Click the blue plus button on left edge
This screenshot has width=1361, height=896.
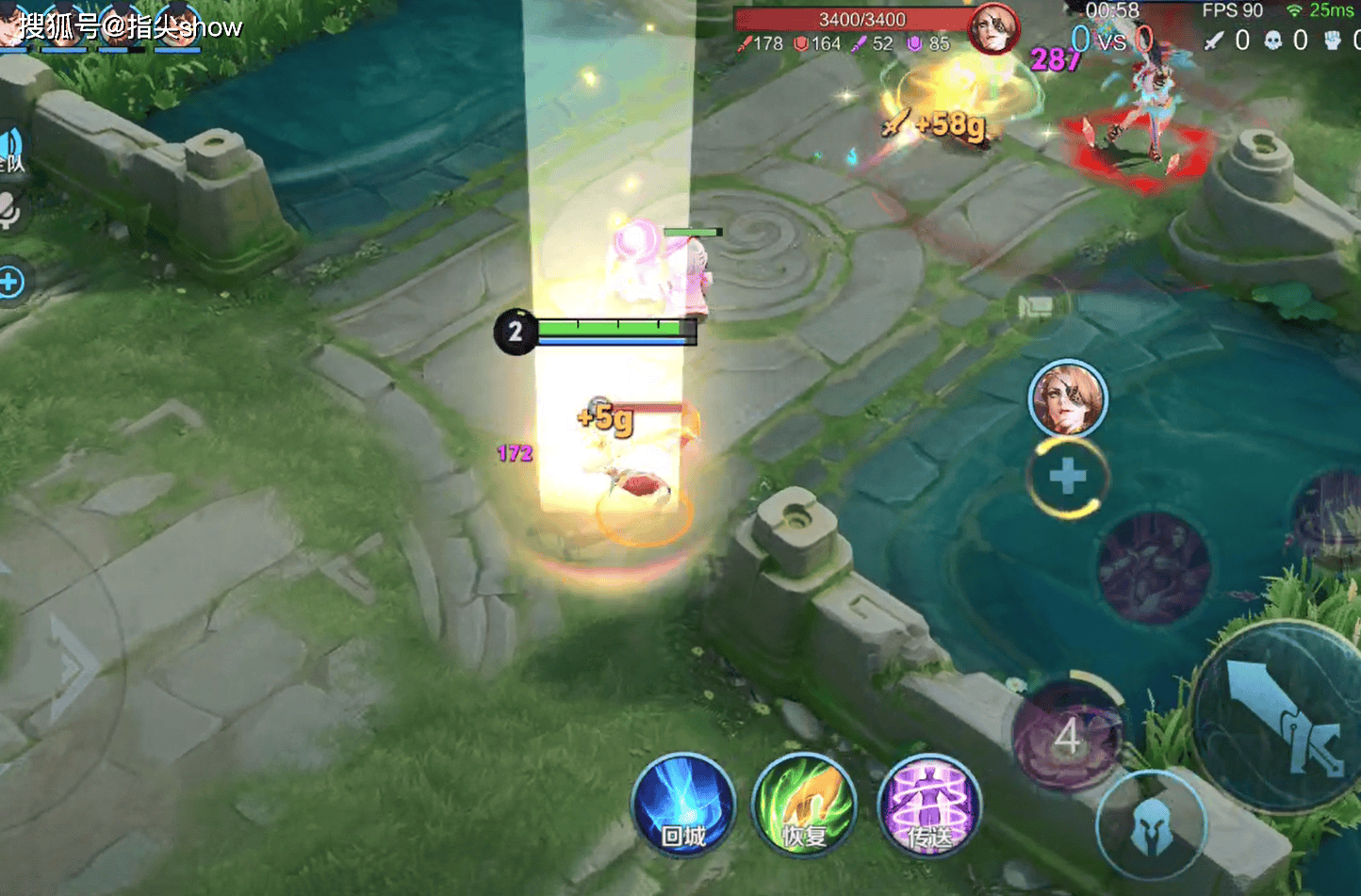point(9,282)
